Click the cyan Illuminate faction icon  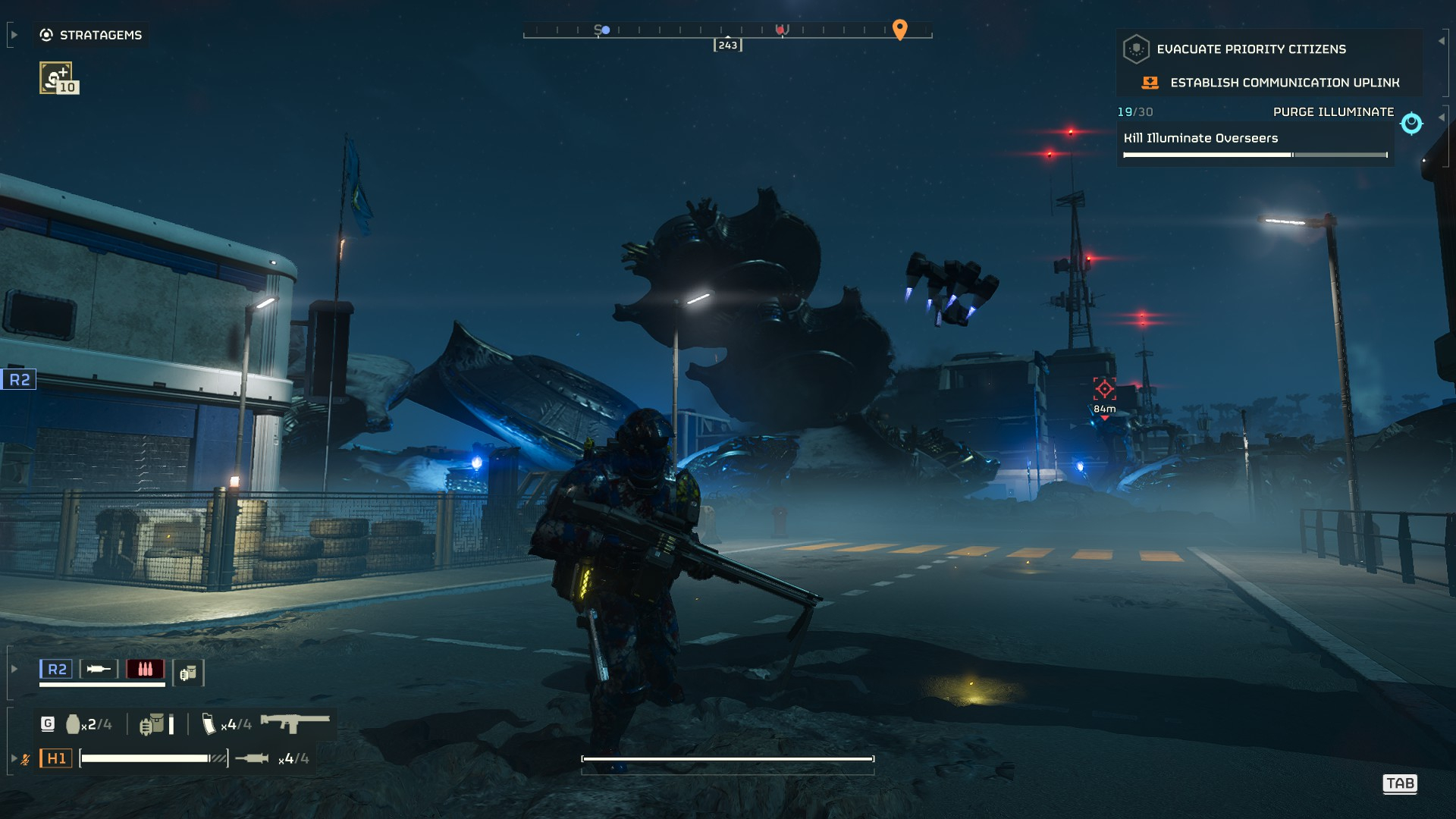tap(1411, 123)
